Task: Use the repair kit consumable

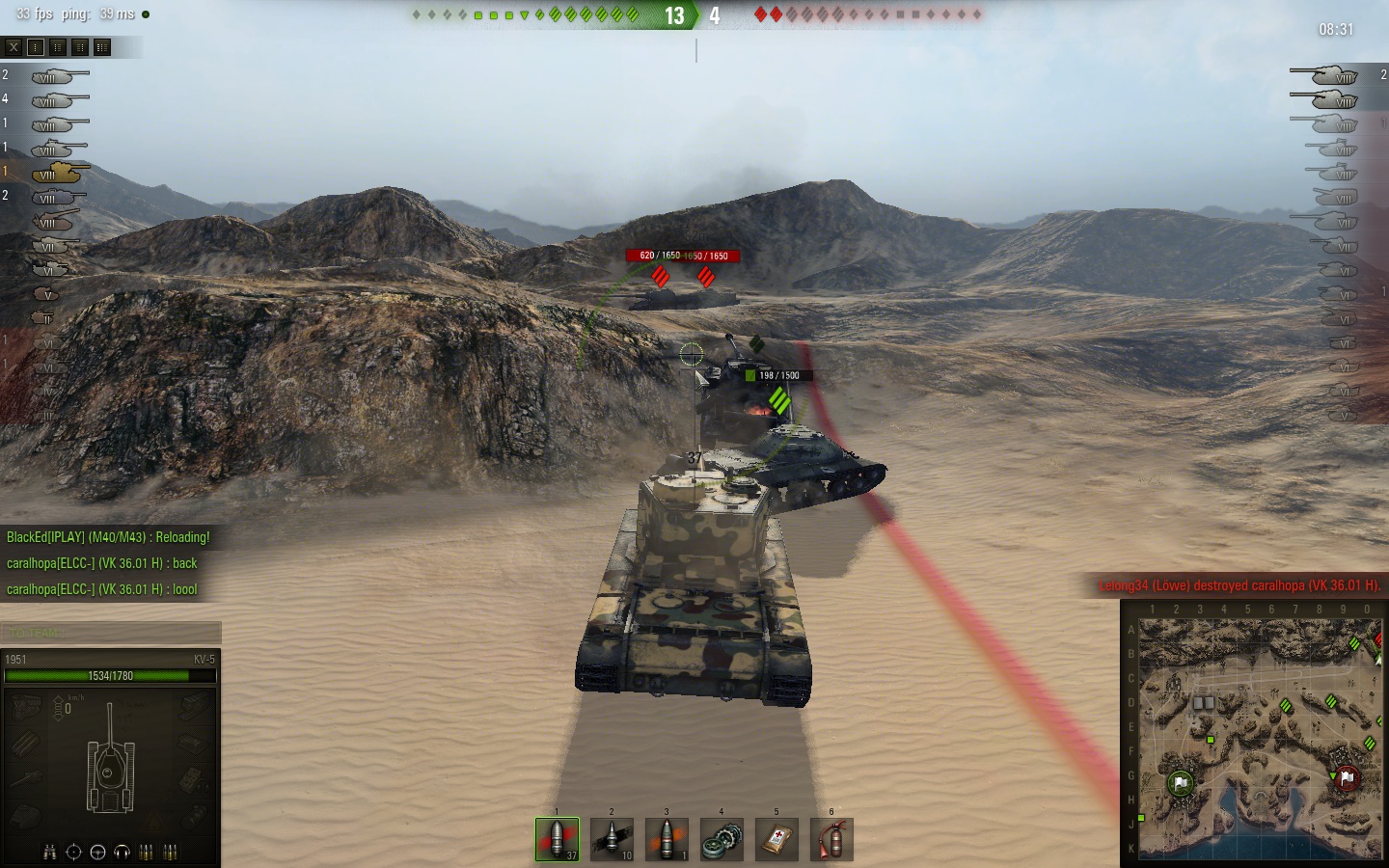Action: pyautogui.click(x=722, y=839)
